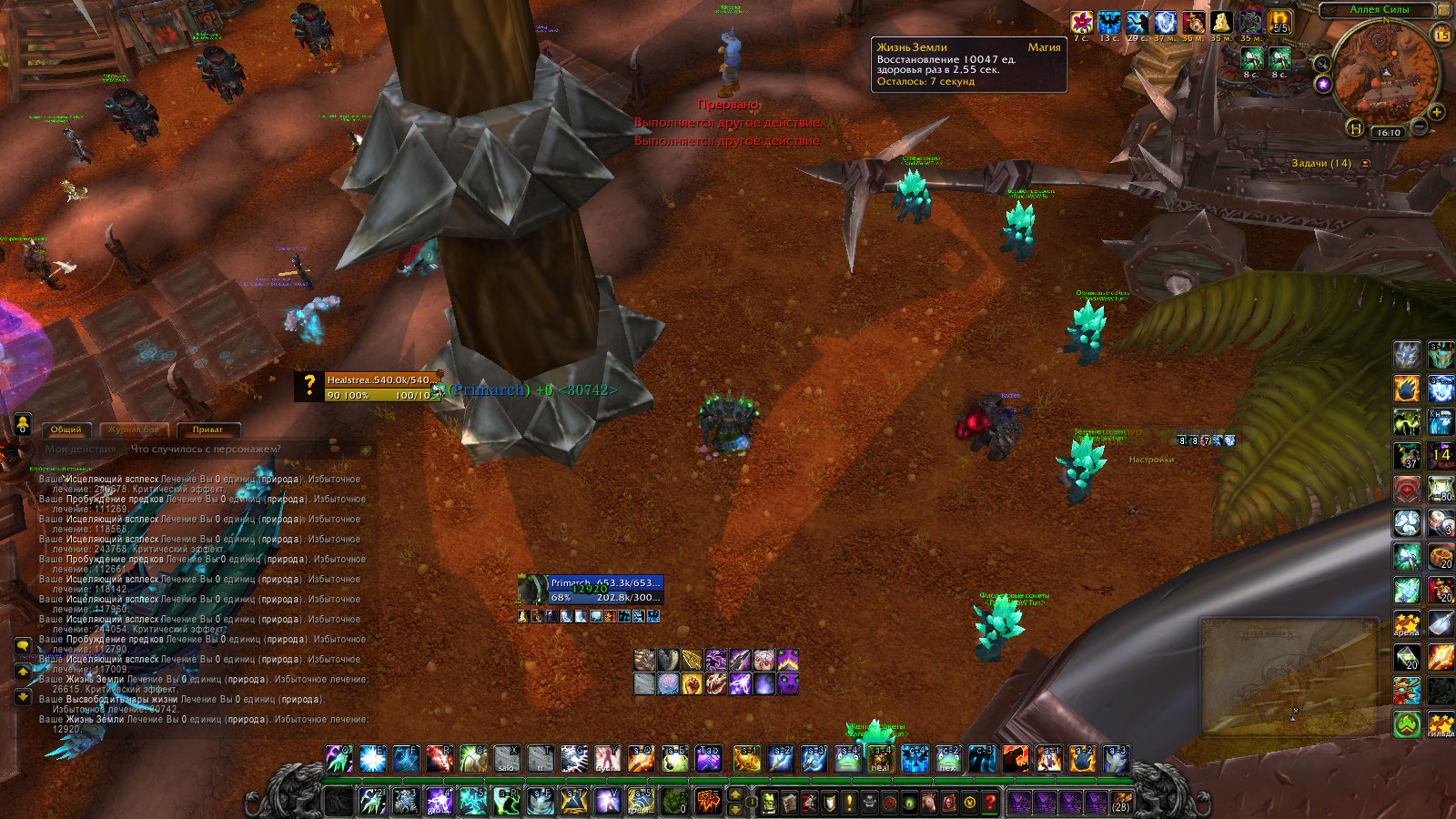Open the calendar button showing 15
1456x819 pixels.
(1442, 36)
